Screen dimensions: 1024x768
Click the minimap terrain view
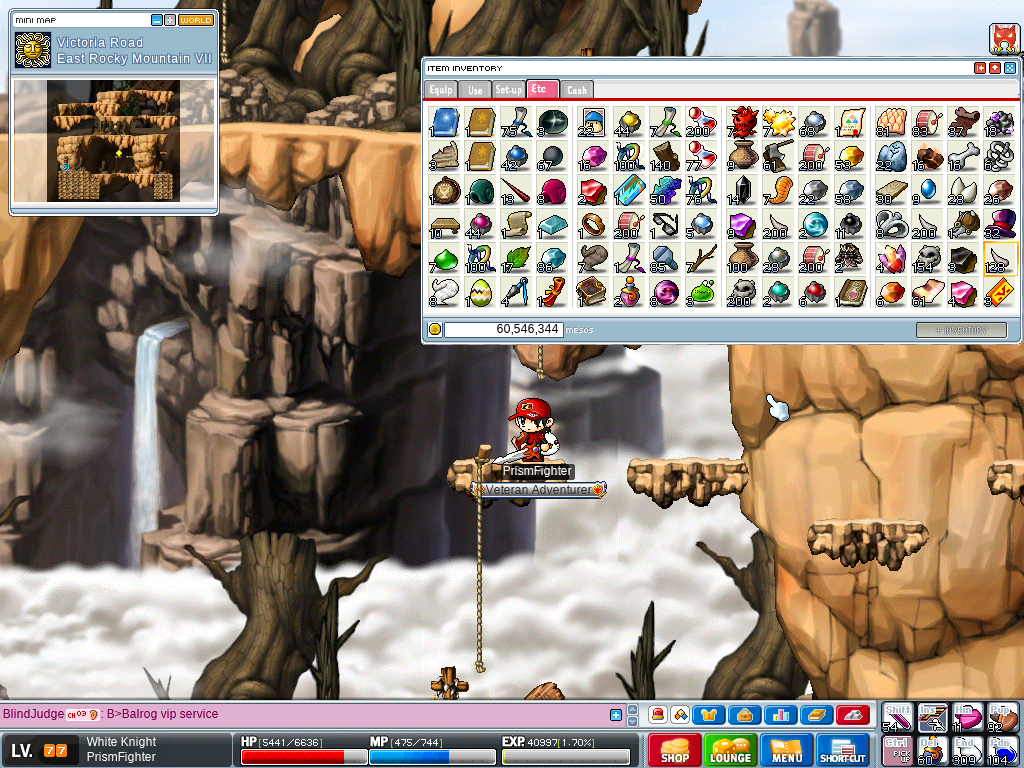pyautogui.click(x=113, y=140)
